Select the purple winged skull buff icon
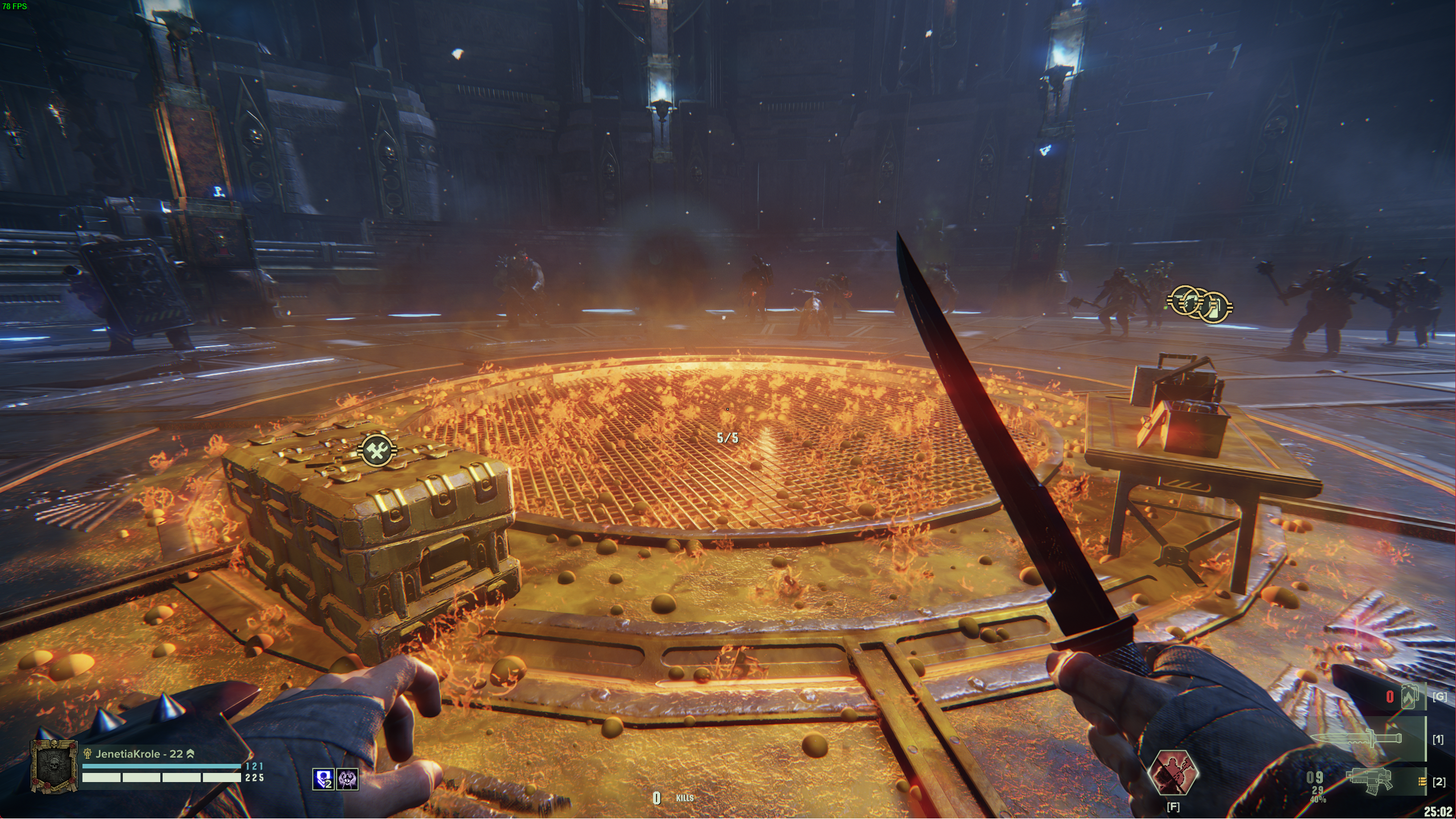 [347, 779]
